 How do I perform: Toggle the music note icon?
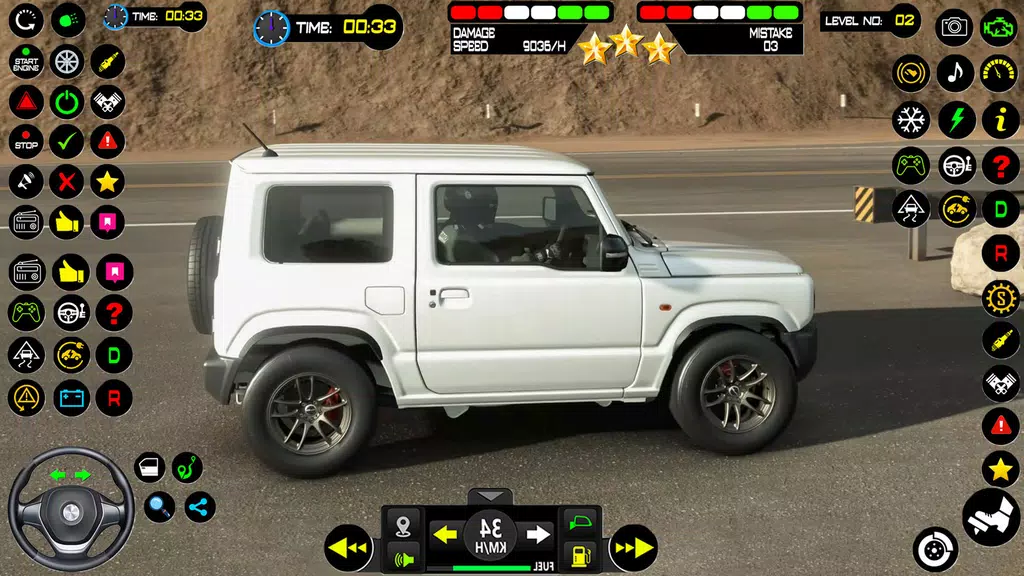click(x=955, y=73)
